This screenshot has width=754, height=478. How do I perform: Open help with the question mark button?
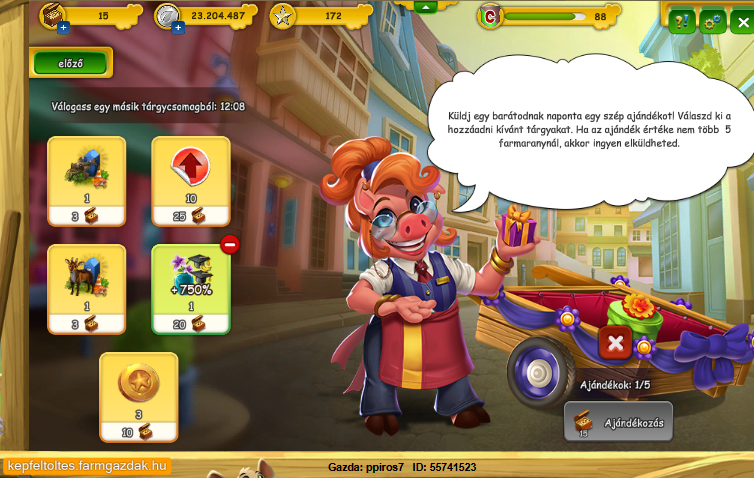(x=682, y=20)
